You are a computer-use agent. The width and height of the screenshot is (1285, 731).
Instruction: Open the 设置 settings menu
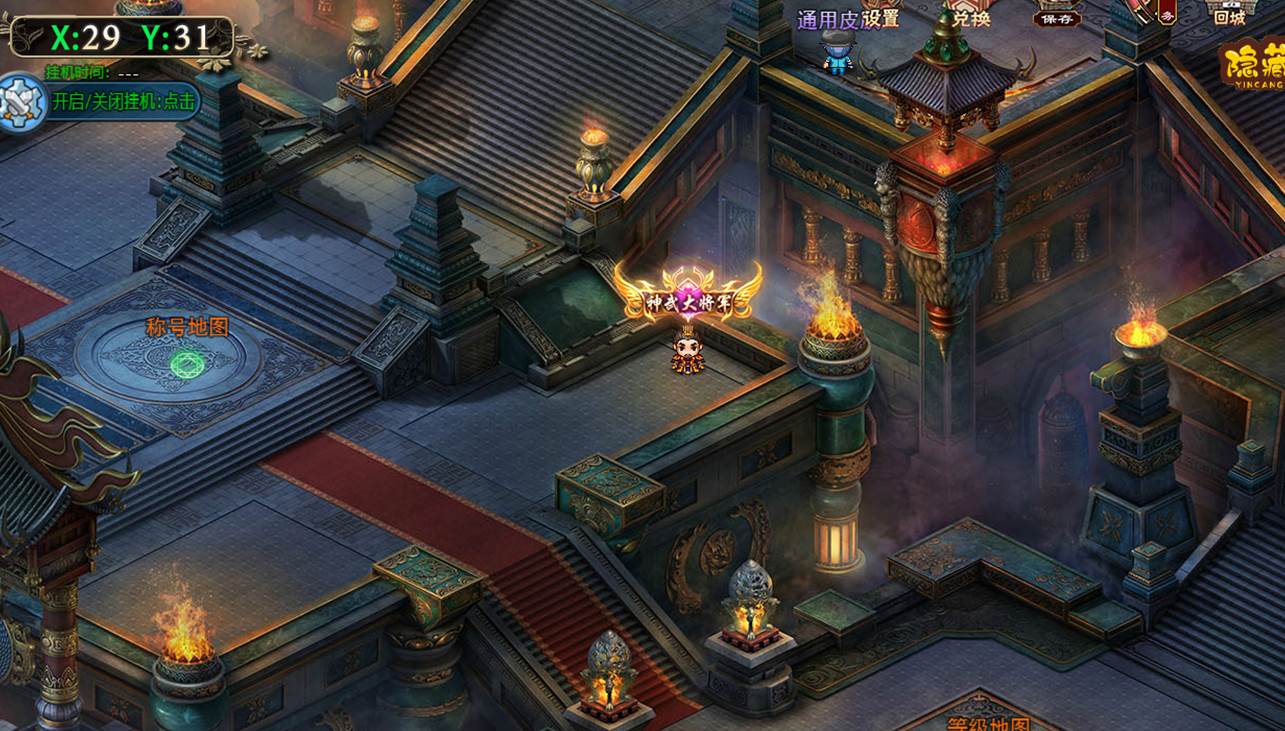point(879,19)
